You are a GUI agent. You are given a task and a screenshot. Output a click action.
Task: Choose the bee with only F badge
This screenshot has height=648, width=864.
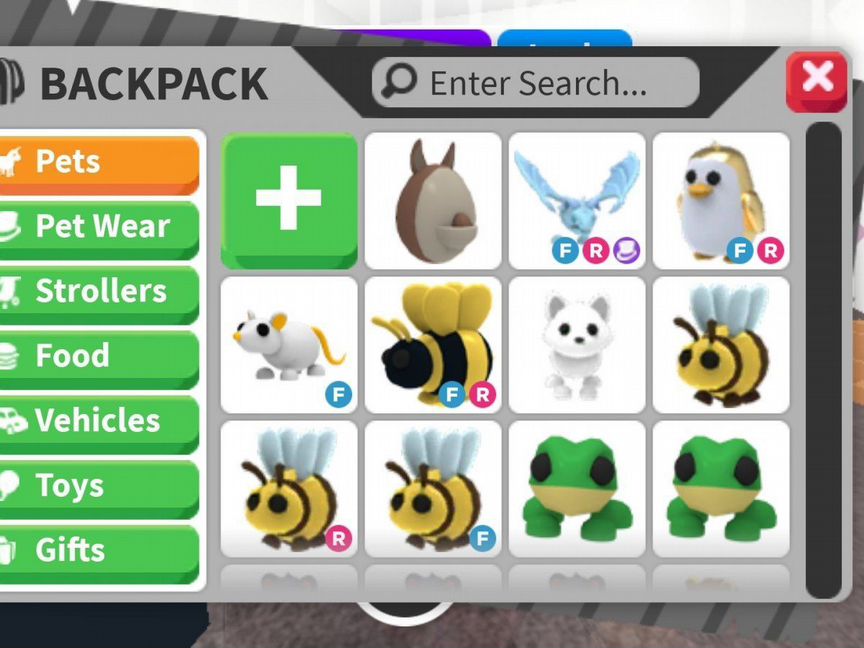pos(432,488)
